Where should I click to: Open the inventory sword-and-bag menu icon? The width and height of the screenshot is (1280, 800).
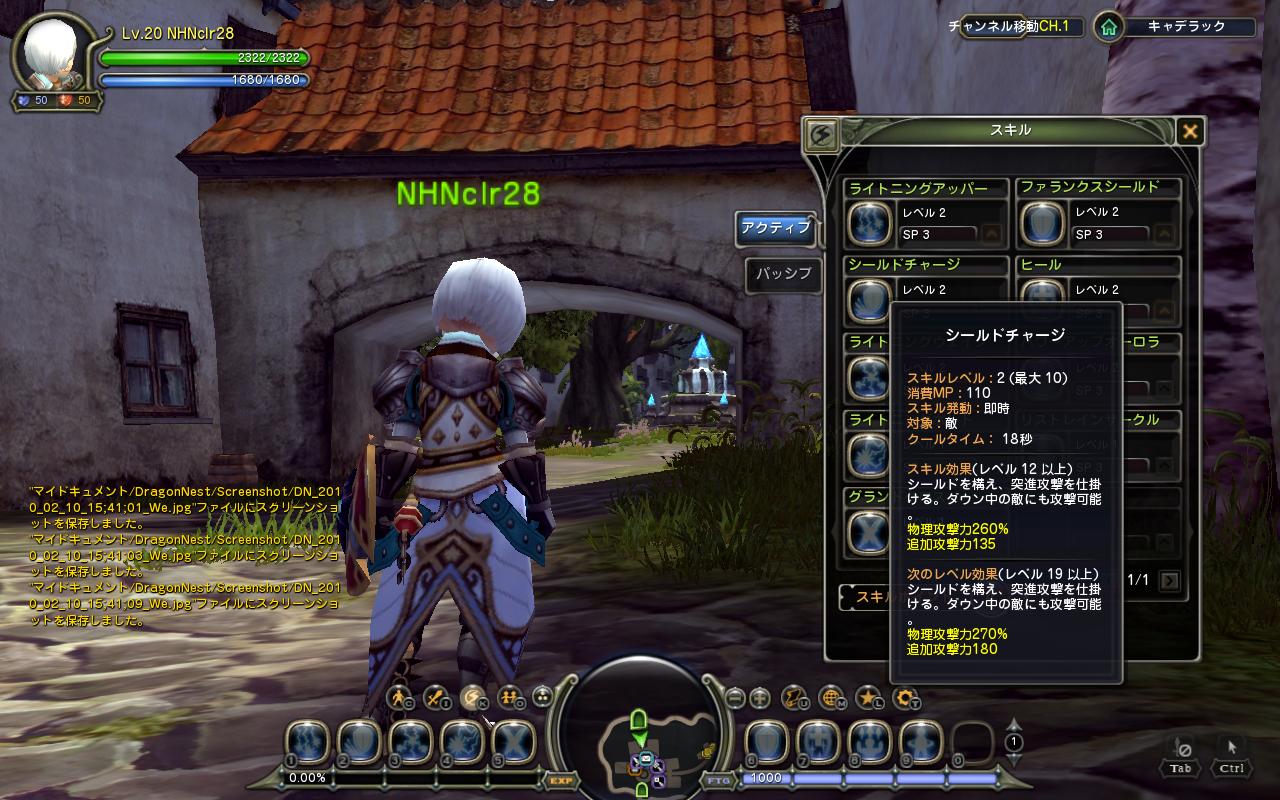point(435,697)
